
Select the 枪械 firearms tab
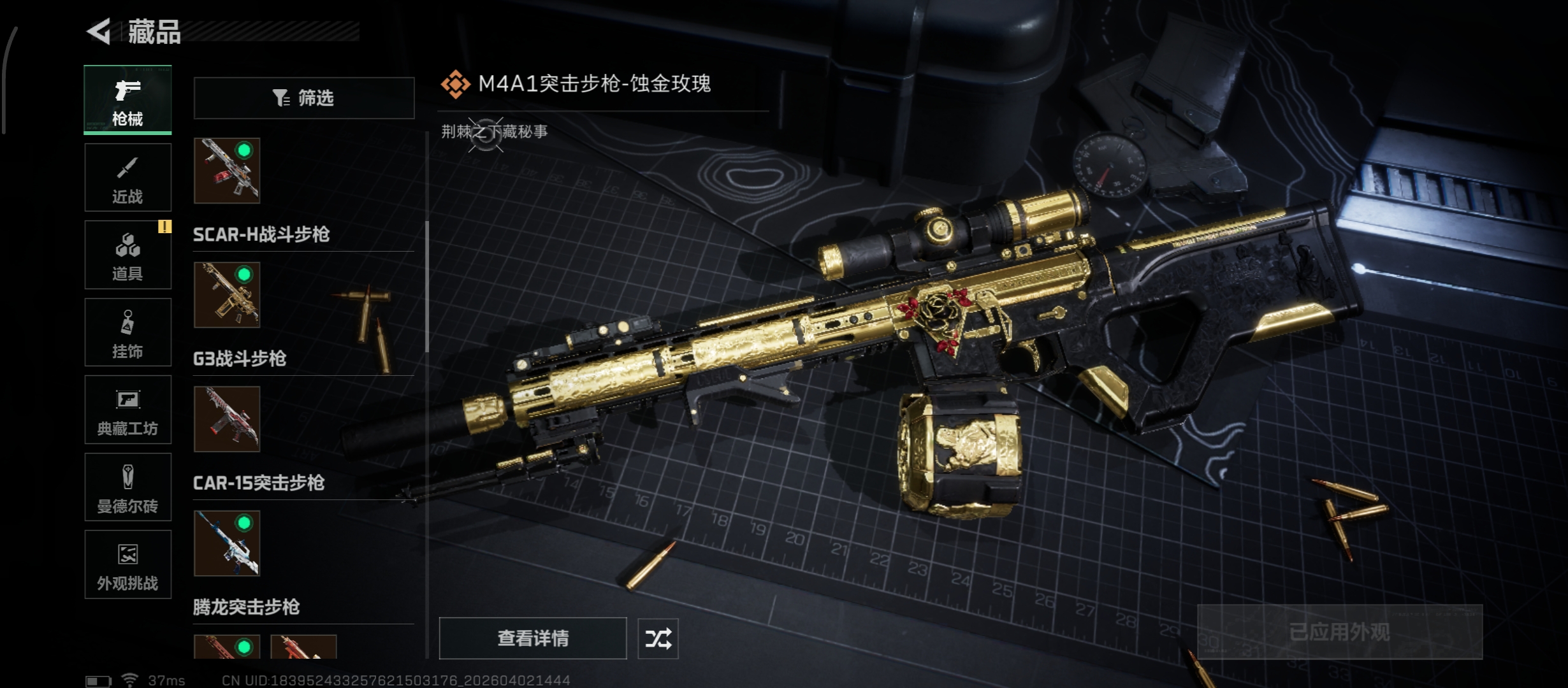pos(127,99)
